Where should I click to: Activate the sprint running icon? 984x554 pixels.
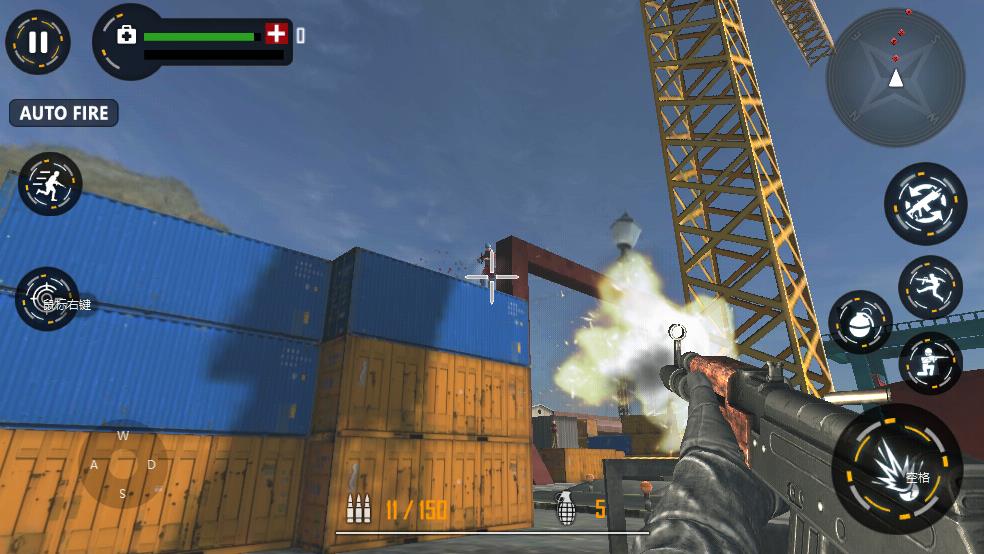pos(49,184)
